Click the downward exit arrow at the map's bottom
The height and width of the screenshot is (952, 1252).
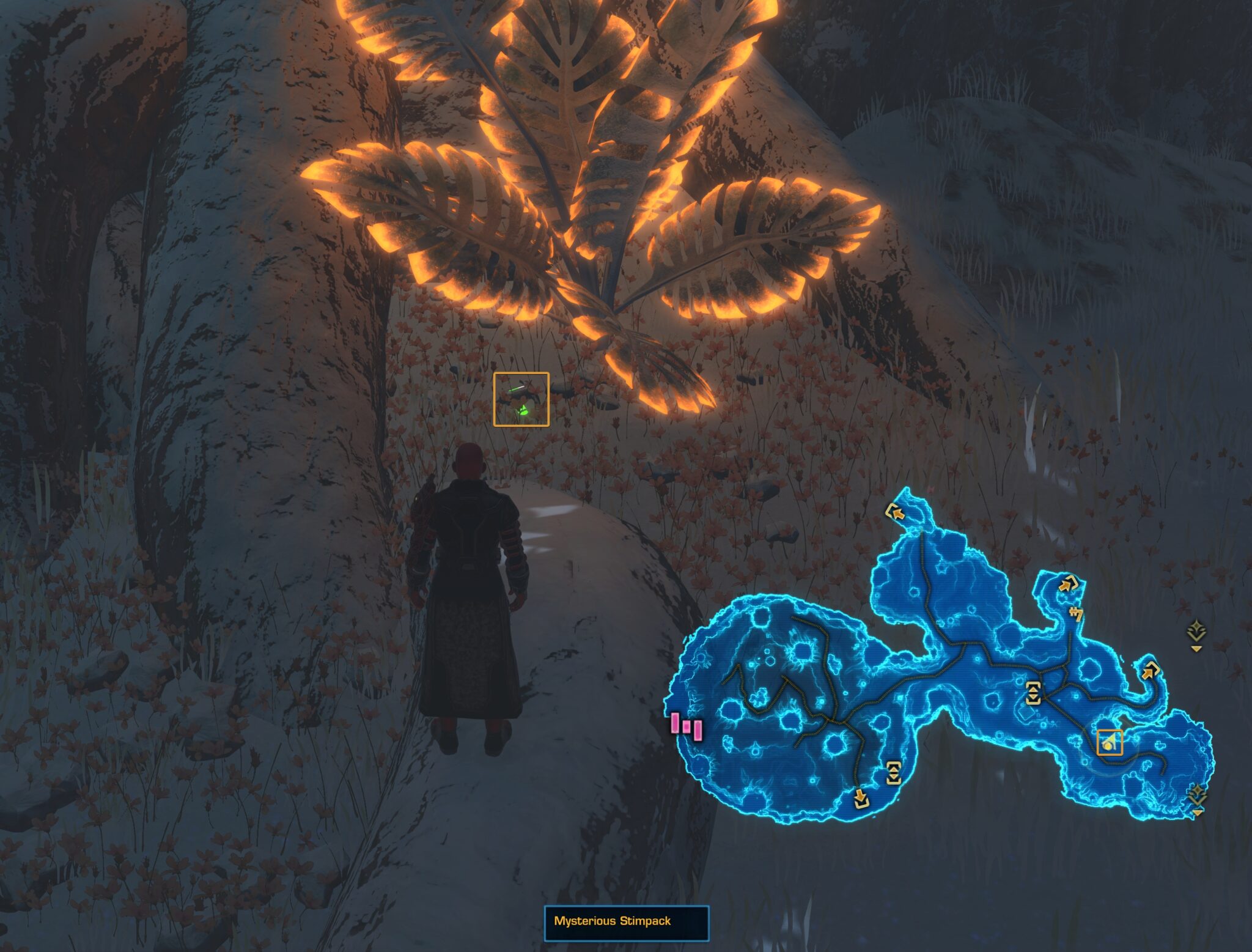pyautogui.click(x=861, y=800)
